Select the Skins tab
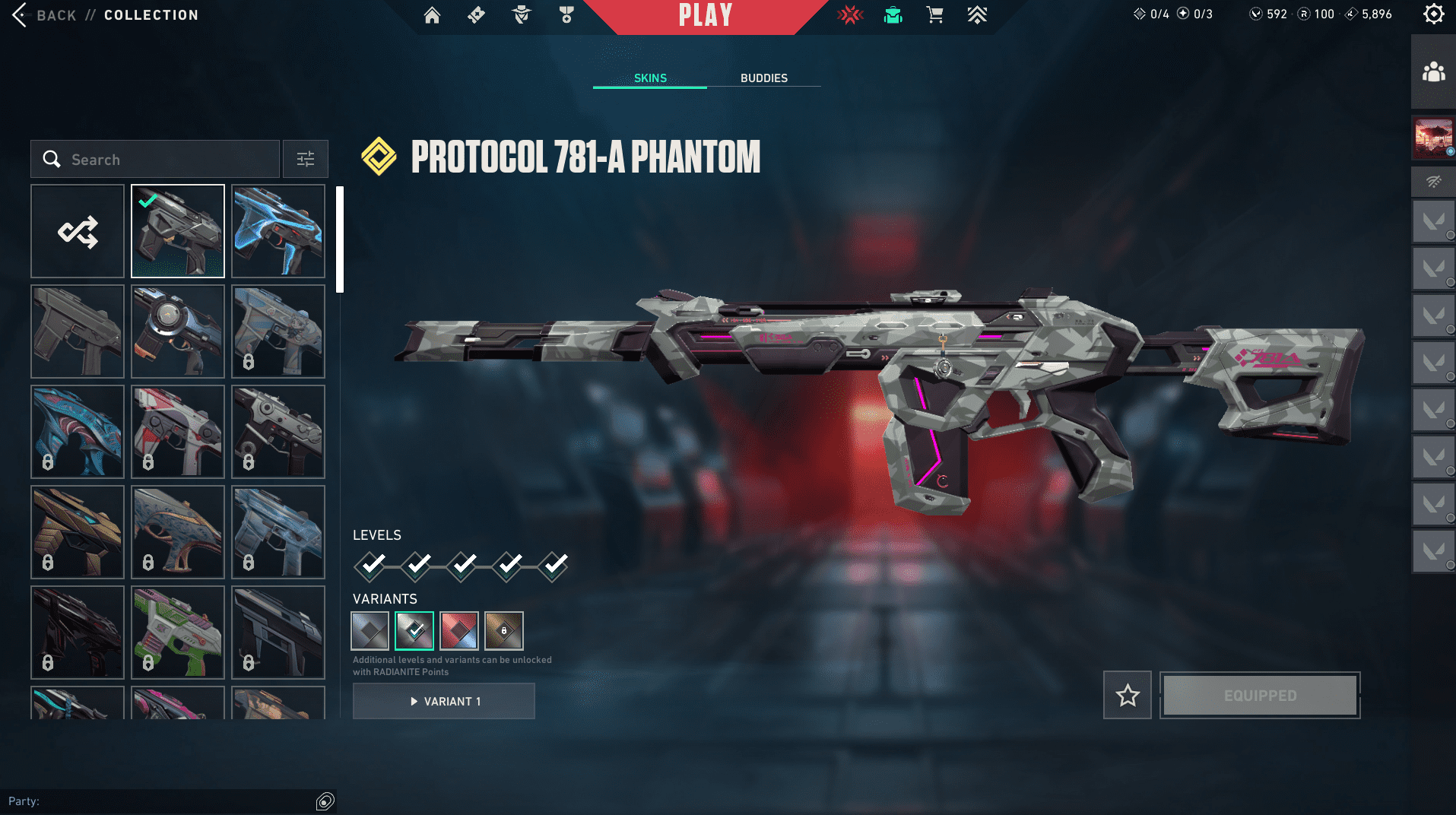This screenshot has height=815, width=1456. pos(650,78)
